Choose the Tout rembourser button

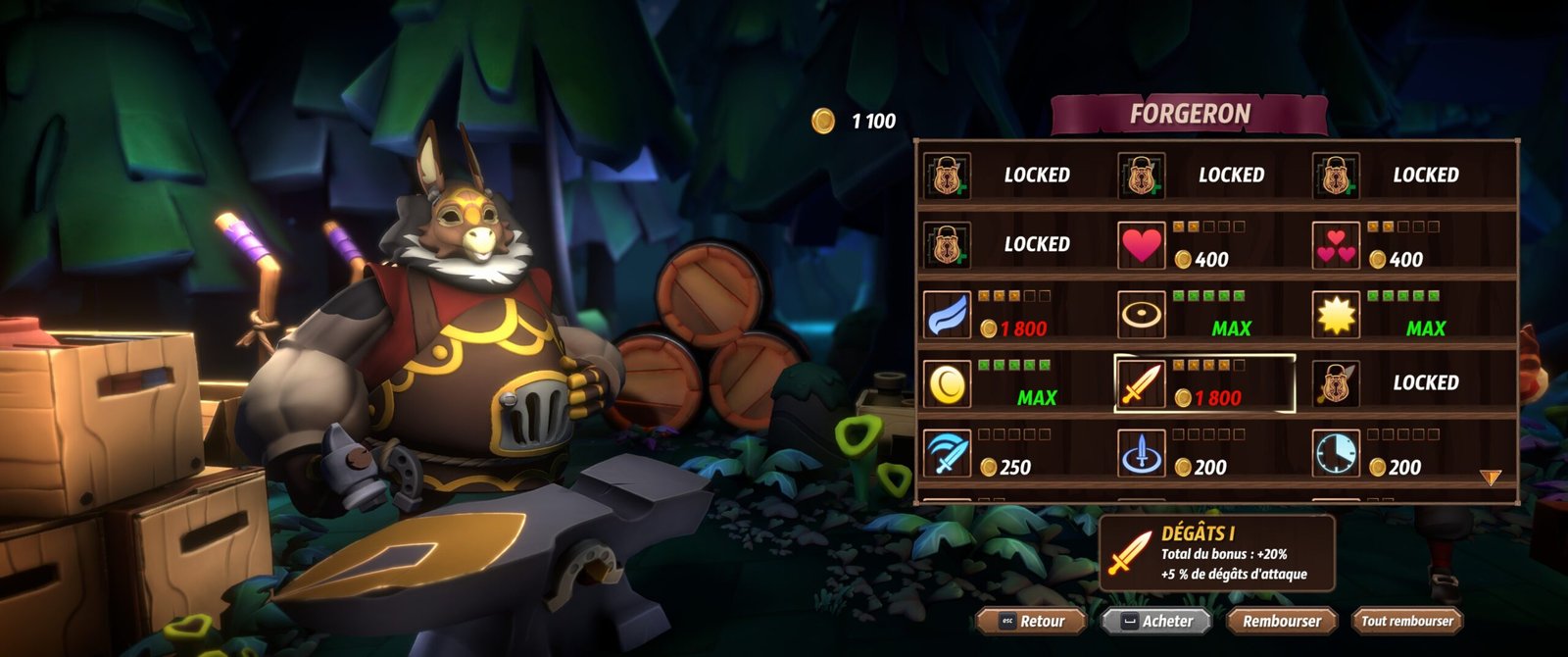(x=1406, y=621)
